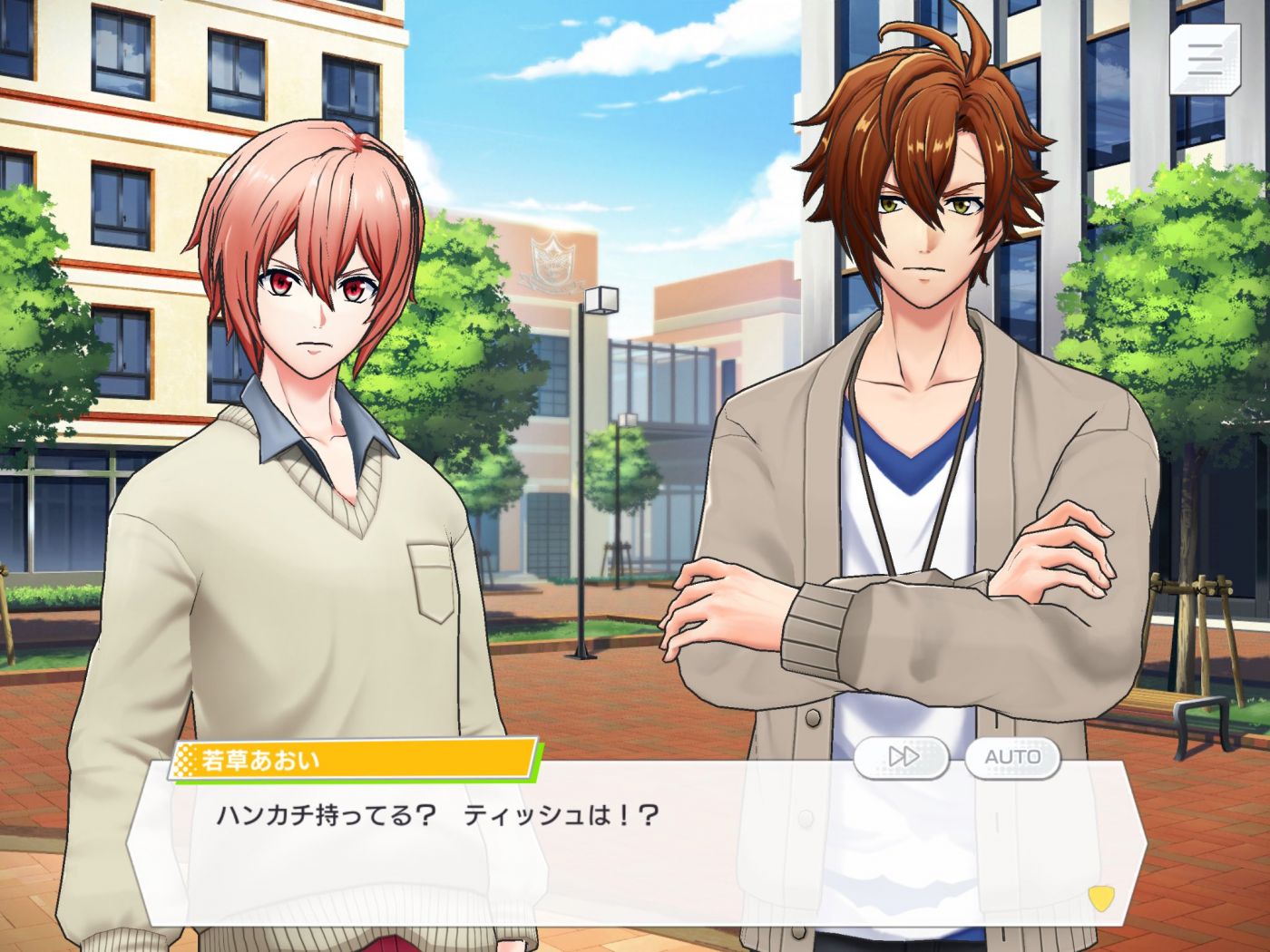Open the hamburger menu
The width and height of the screenshot is (1270, 952).
1204,59
